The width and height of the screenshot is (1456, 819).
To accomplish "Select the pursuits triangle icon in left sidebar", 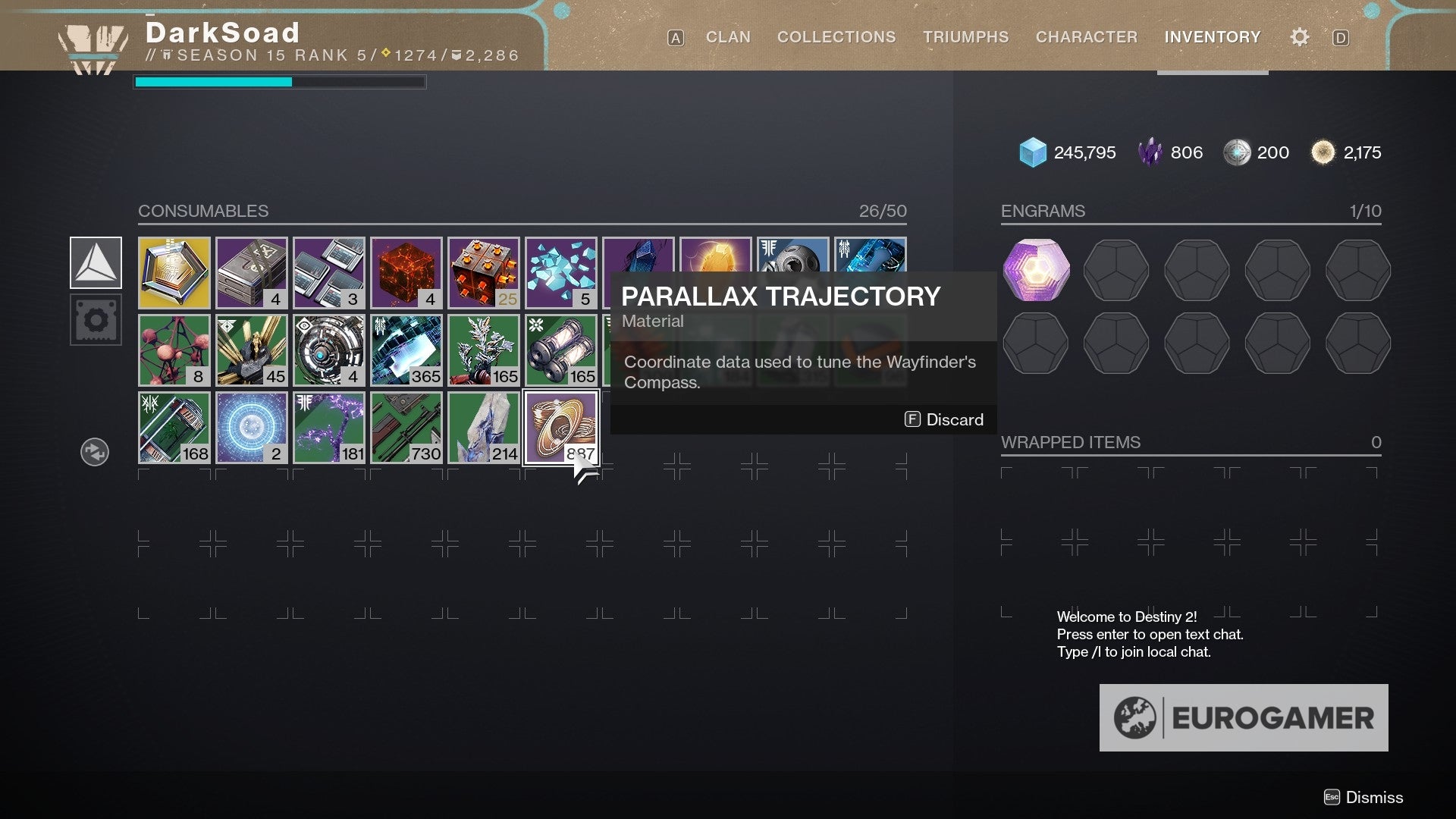I will pyautogui.click(x=96, y=262).
